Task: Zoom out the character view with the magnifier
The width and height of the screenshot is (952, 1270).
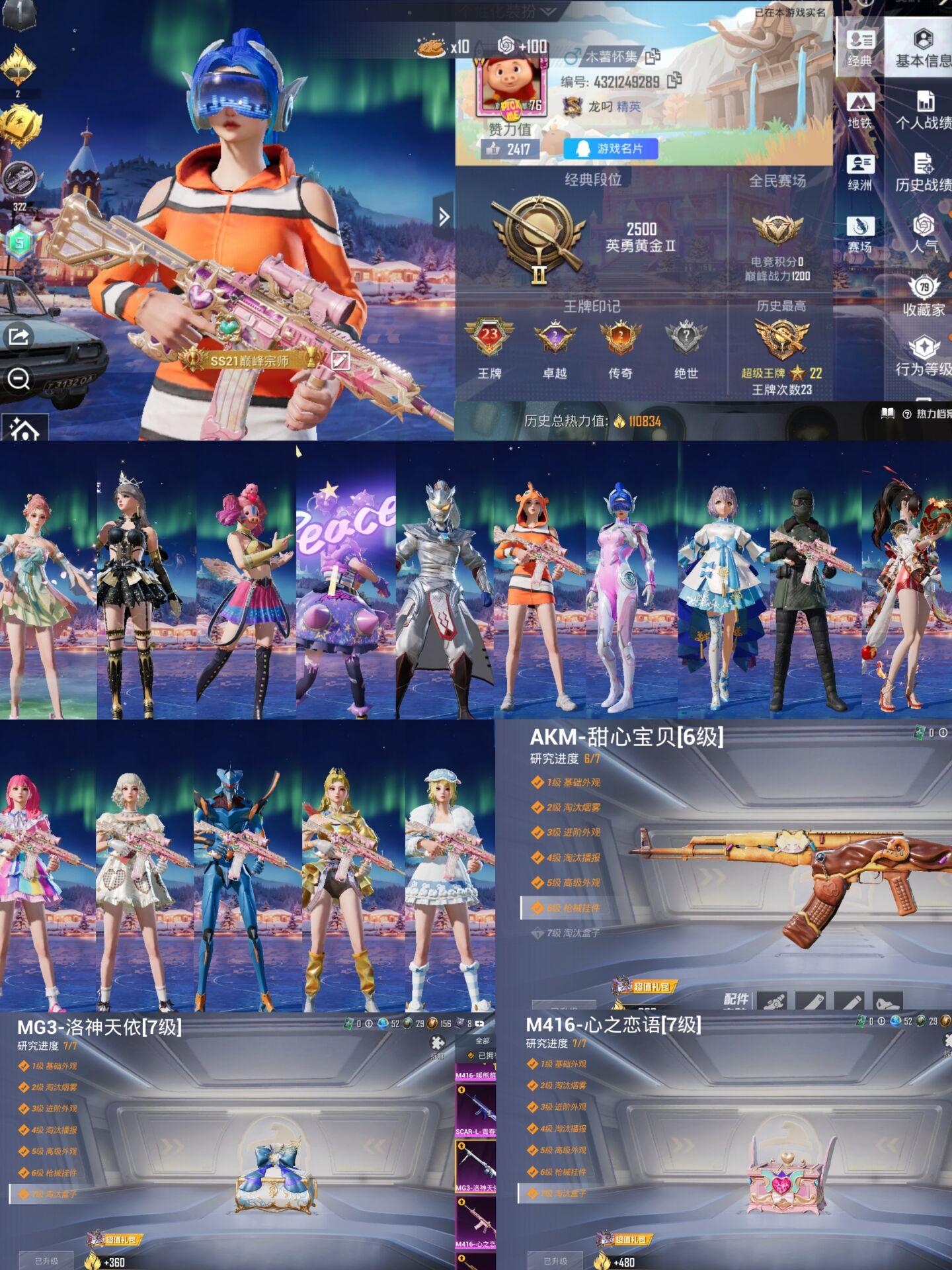Action: click(x=19, y=380)
